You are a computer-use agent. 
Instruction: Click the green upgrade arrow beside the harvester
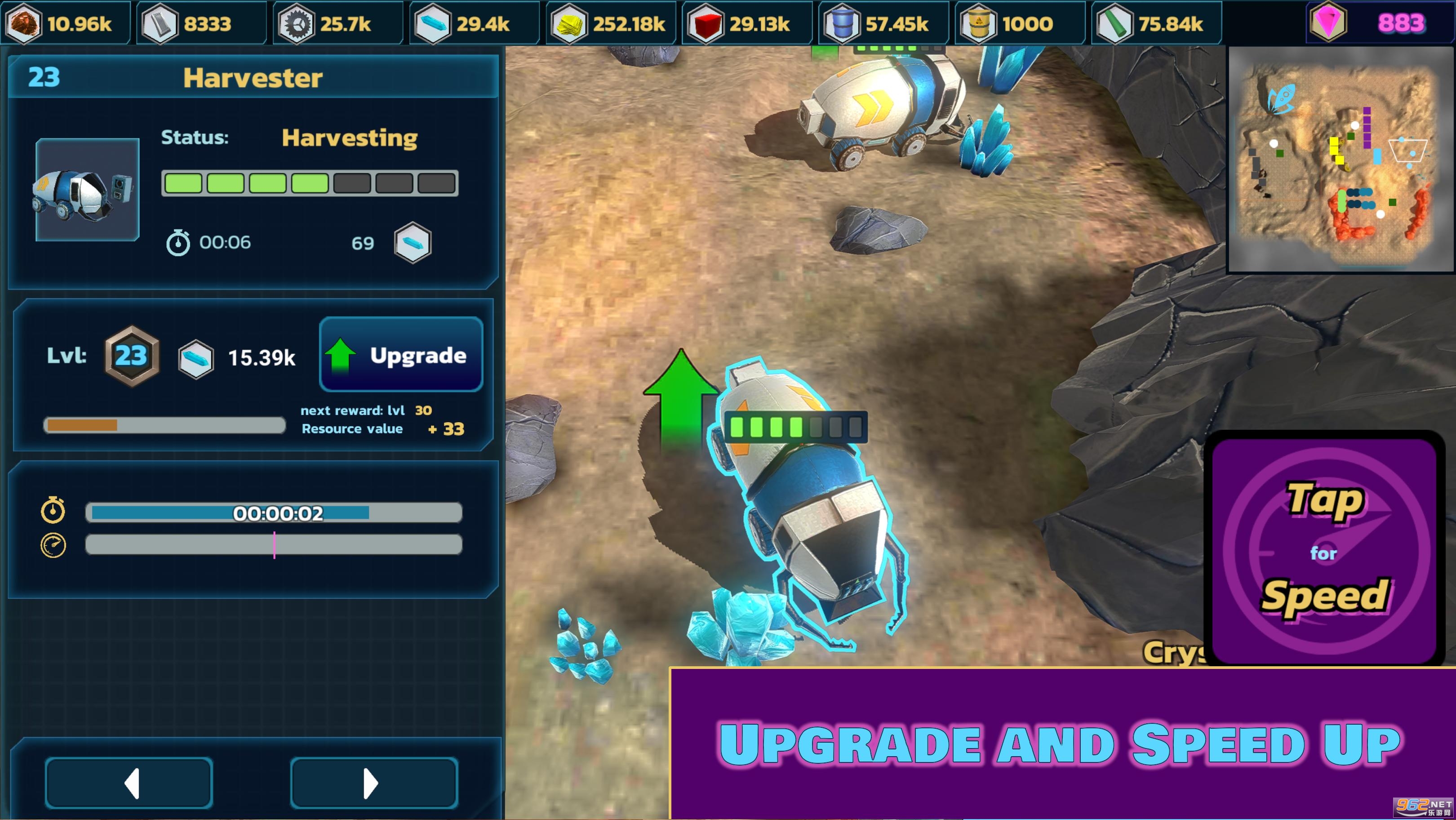coord(680,396)
